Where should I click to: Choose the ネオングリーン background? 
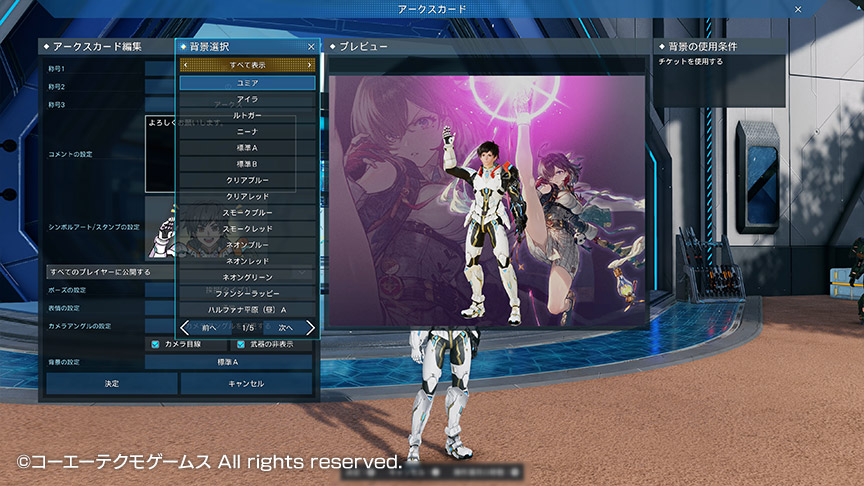[x=247, y=277]
